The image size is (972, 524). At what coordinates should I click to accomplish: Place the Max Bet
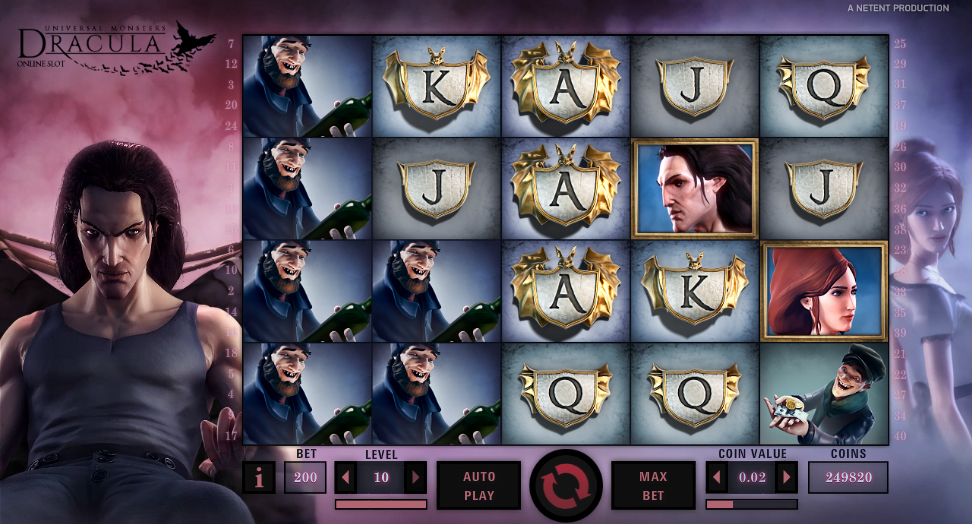[653, 485]
